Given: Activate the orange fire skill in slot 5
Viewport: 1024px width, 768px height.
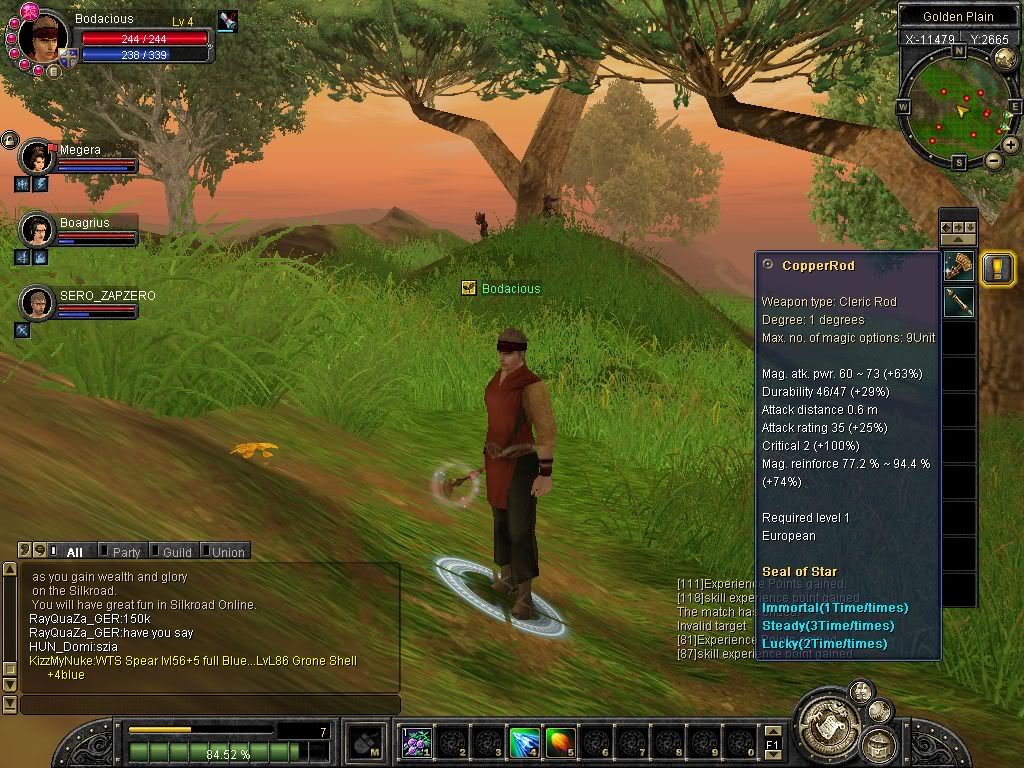Looking at the screenshot, I should (x=560, y=742).
